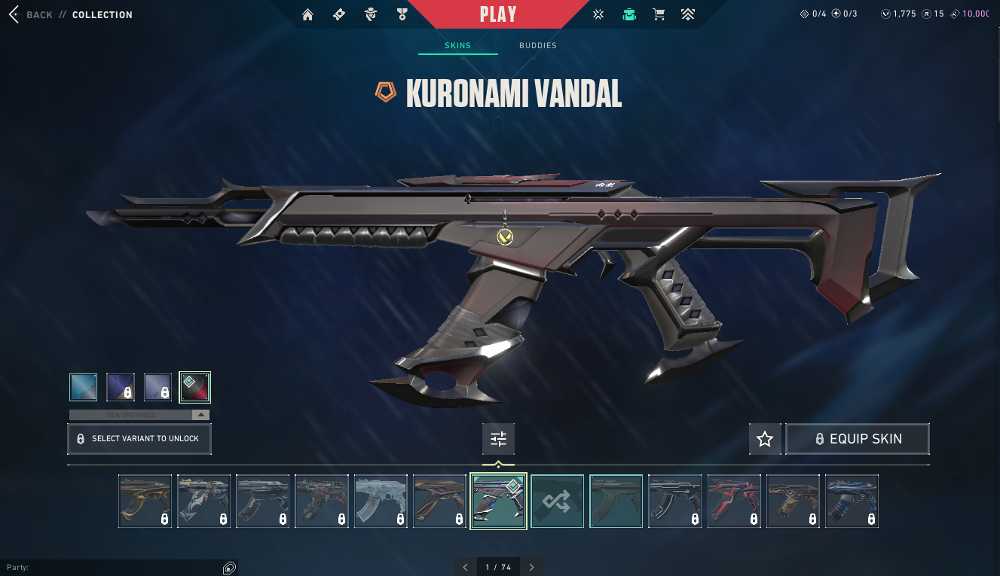Choose the first unlocked blue color variant
Screen dimensions: 1000x576
coord(84,387)
